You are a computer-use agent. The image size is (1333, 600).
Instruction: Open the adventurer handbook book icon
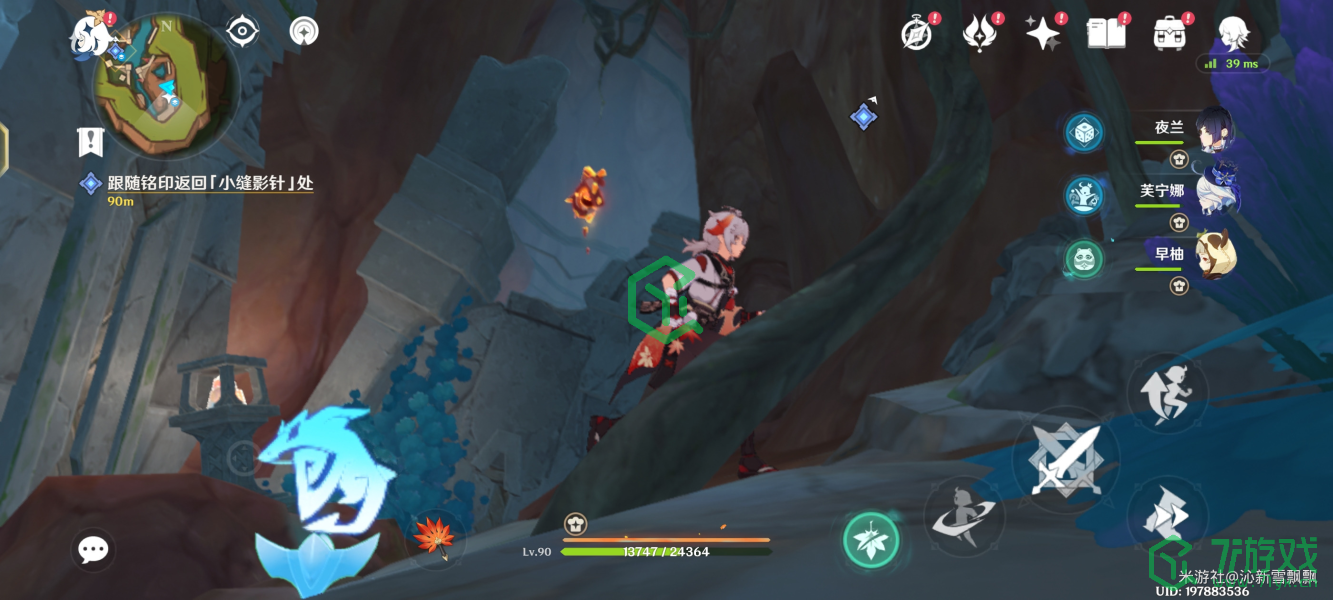(x=1106, y=34)
